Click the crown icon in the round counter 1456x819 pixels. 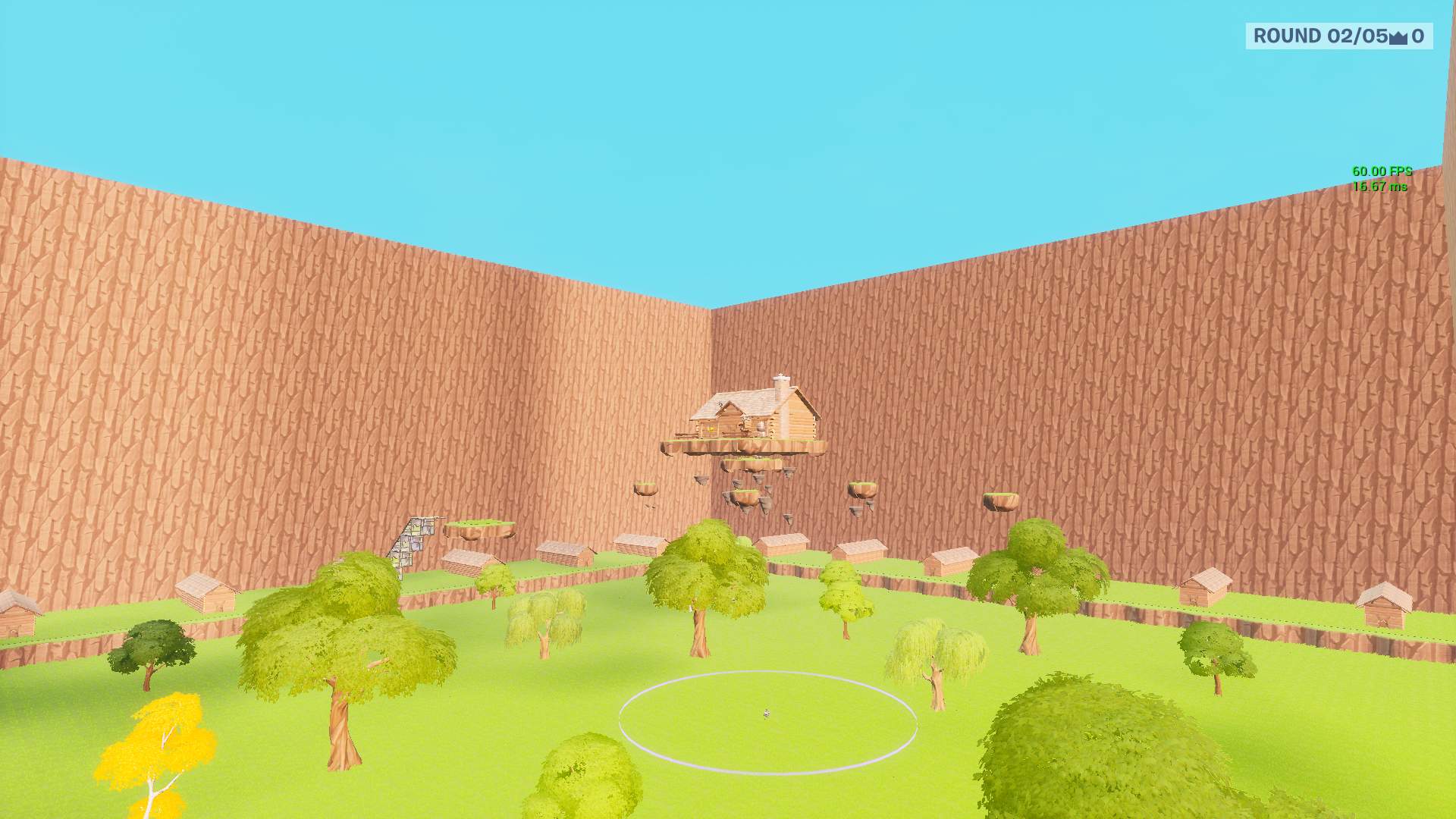tap(1398, 35)
